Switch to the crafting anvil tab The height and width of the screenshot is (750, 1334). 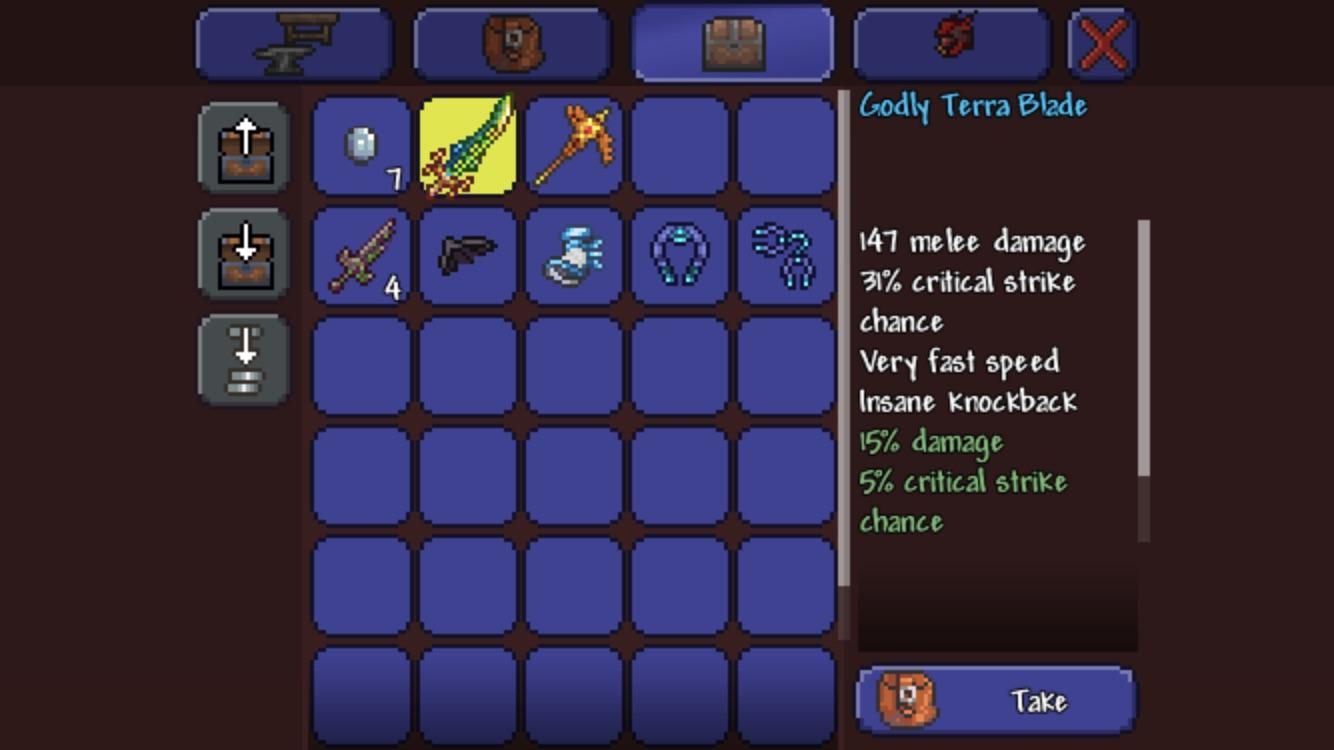[x=293, y=42]
